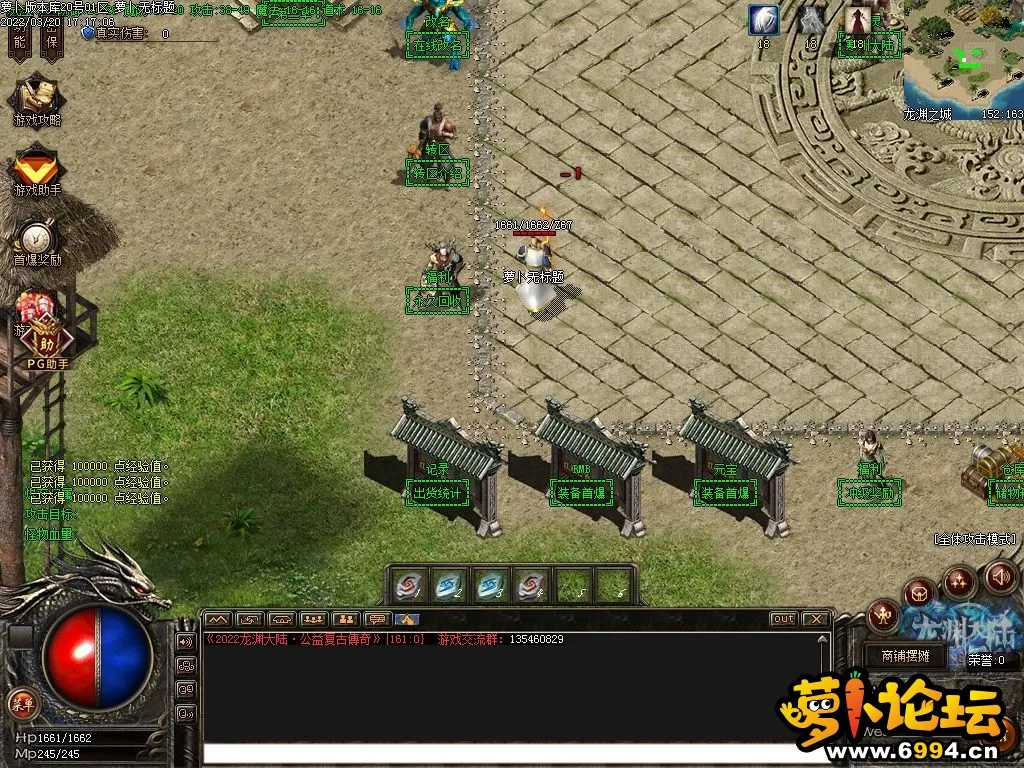Use the red rune skill in hotbar slot 1
Image resolution: width=1024 pixels, height=768 pixels.
coord(410,585)
